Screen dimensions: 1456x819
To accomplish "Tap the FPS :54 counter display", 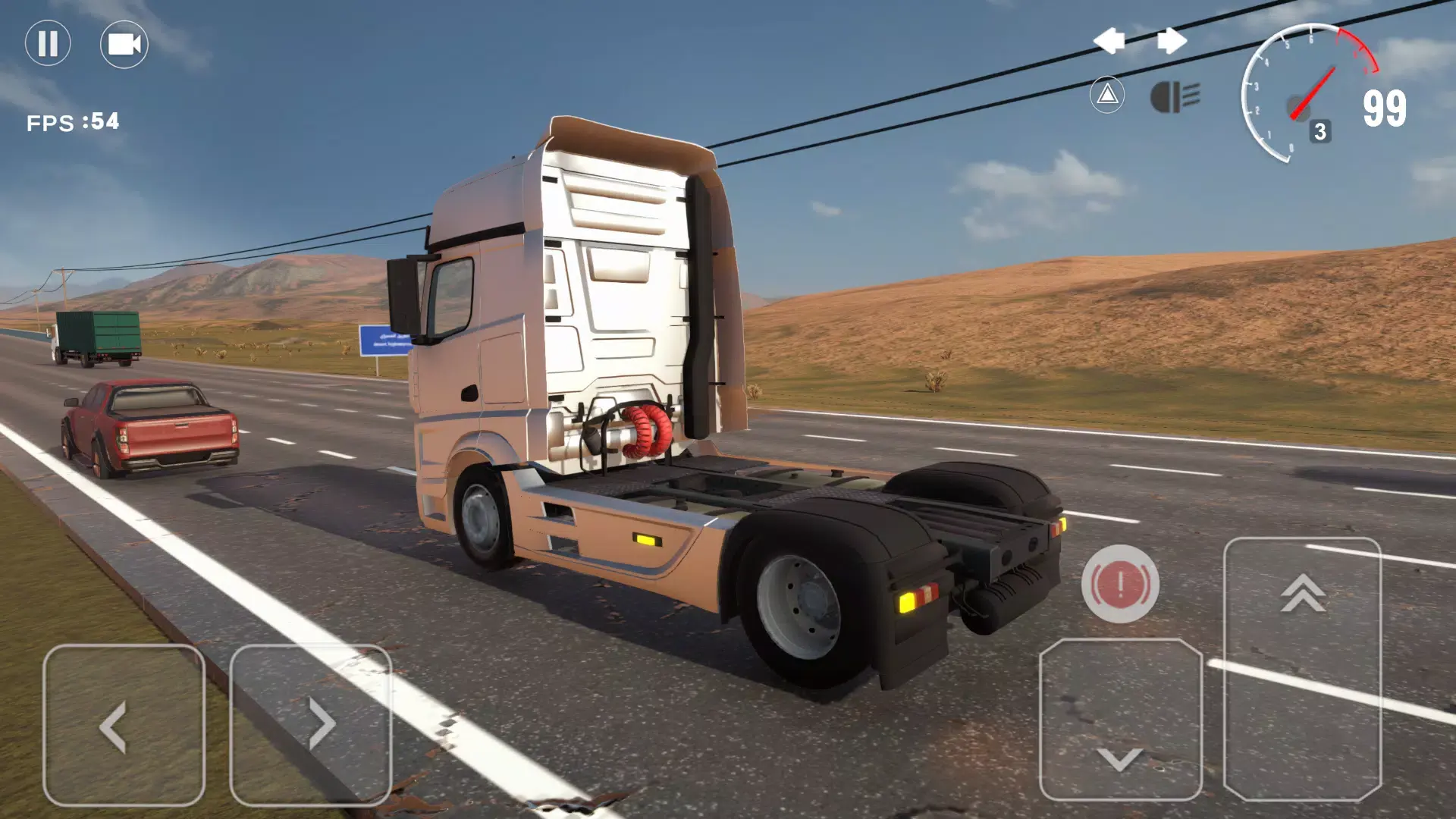I will [74, 118].
